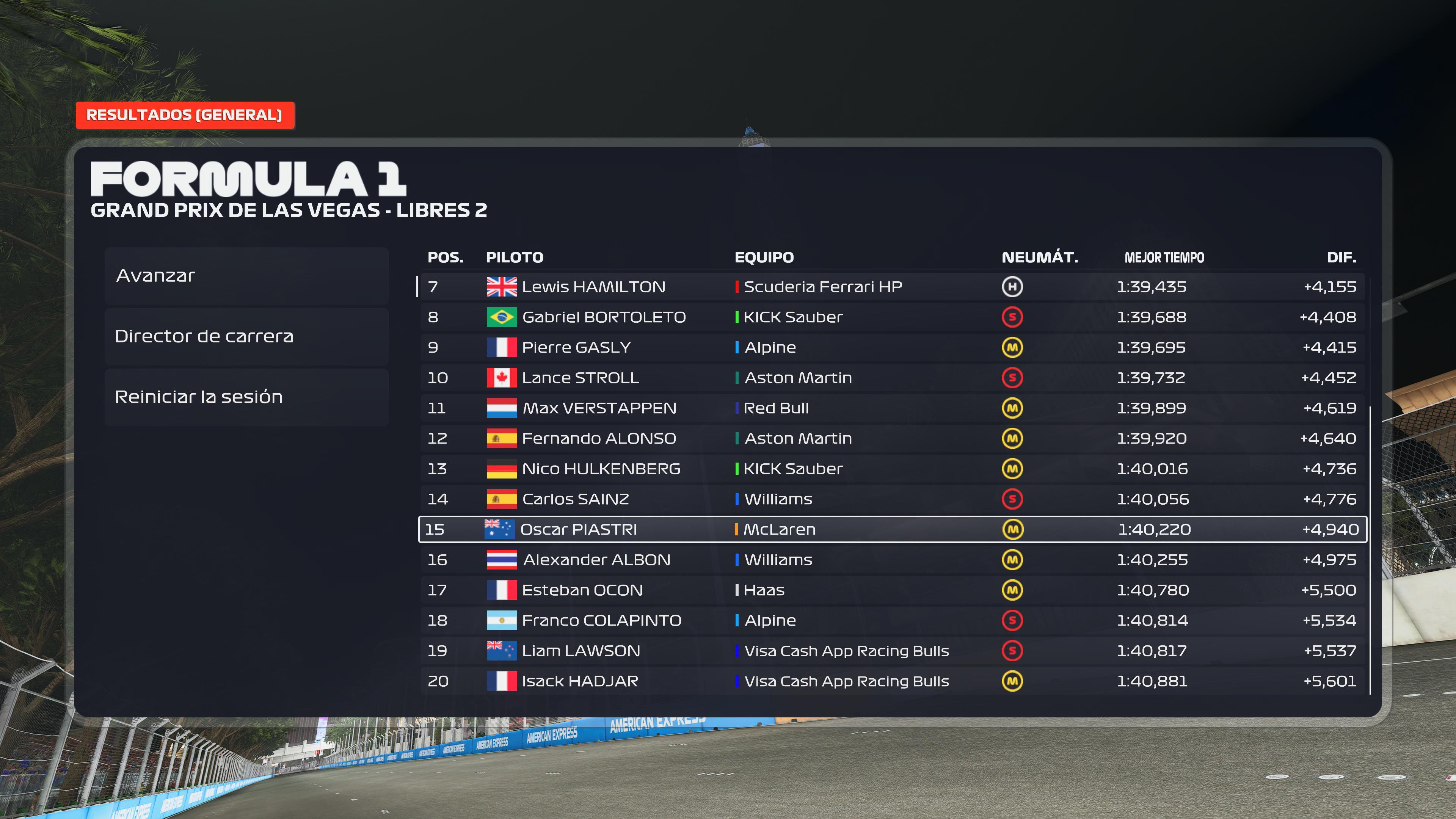
Task: Select Lance Stroll's row
Action: pyautogui.click(x=892, y=378)
